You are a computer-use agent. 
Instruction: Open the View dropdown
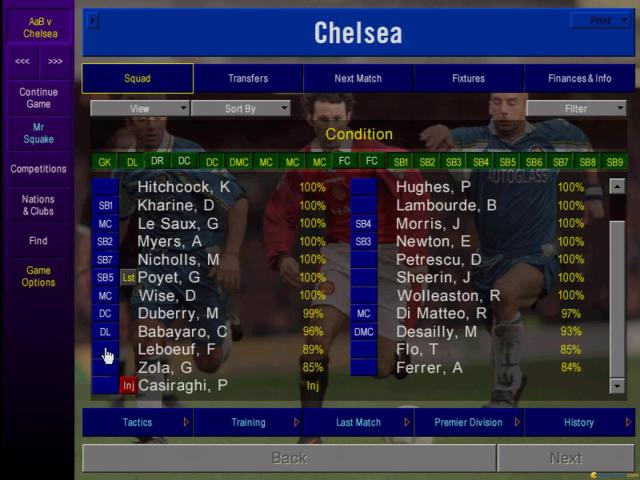pos(140,108)
